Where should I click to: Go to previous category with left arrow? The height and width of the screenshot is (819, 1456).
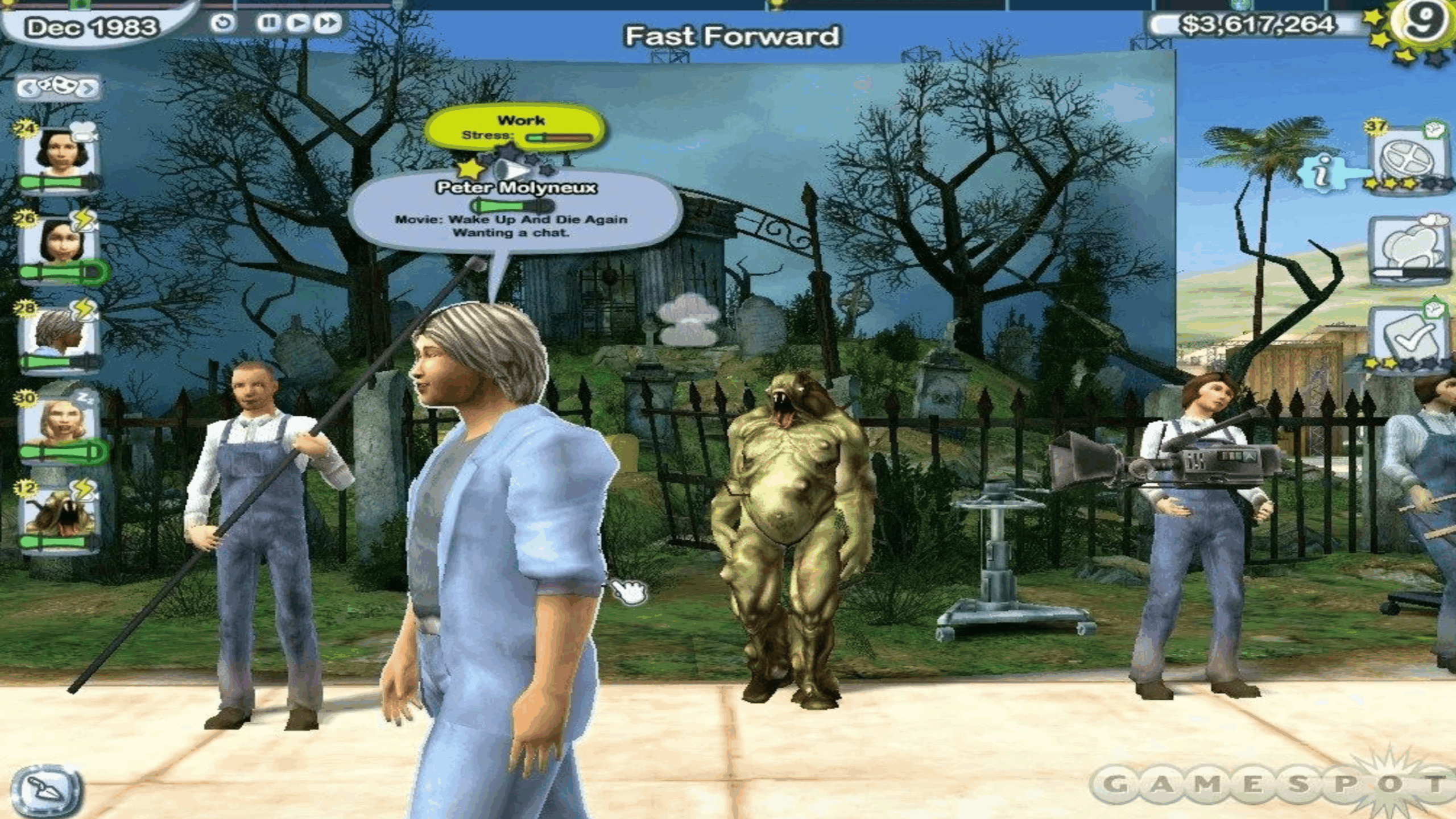click(27, 88)
